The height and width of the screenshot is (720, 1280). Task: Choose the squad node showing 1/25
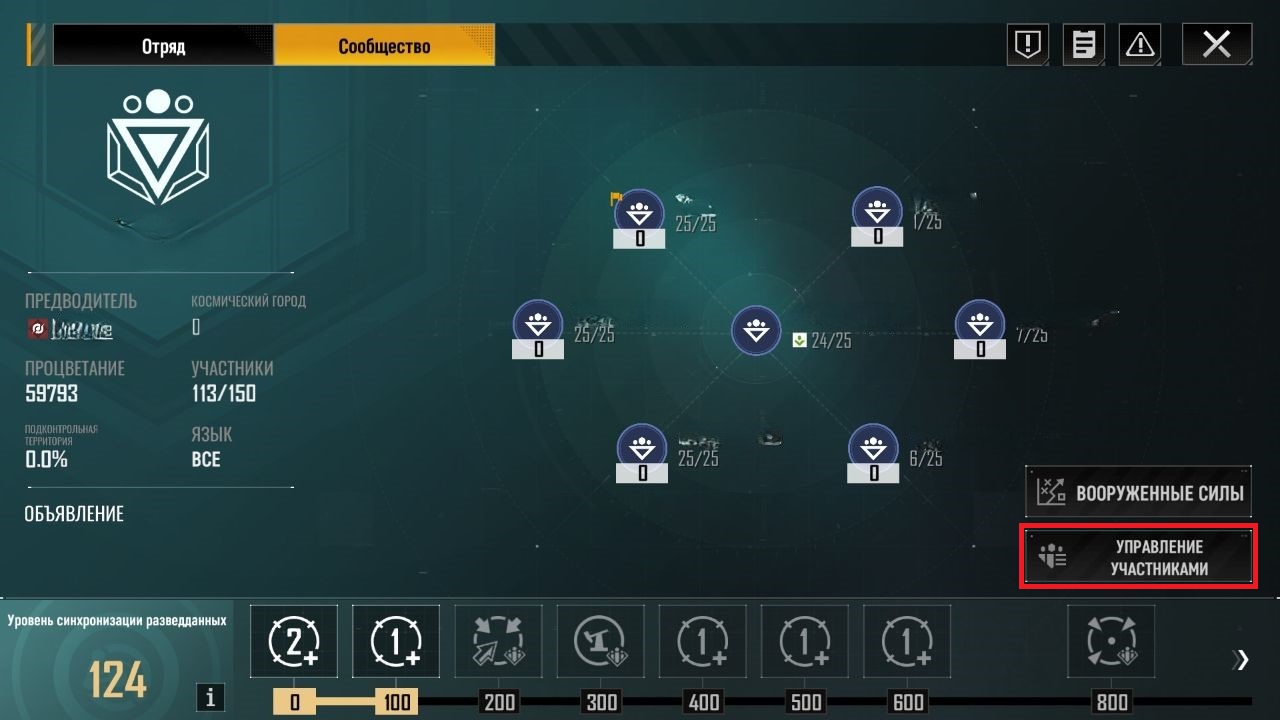[x=877, y=212]
